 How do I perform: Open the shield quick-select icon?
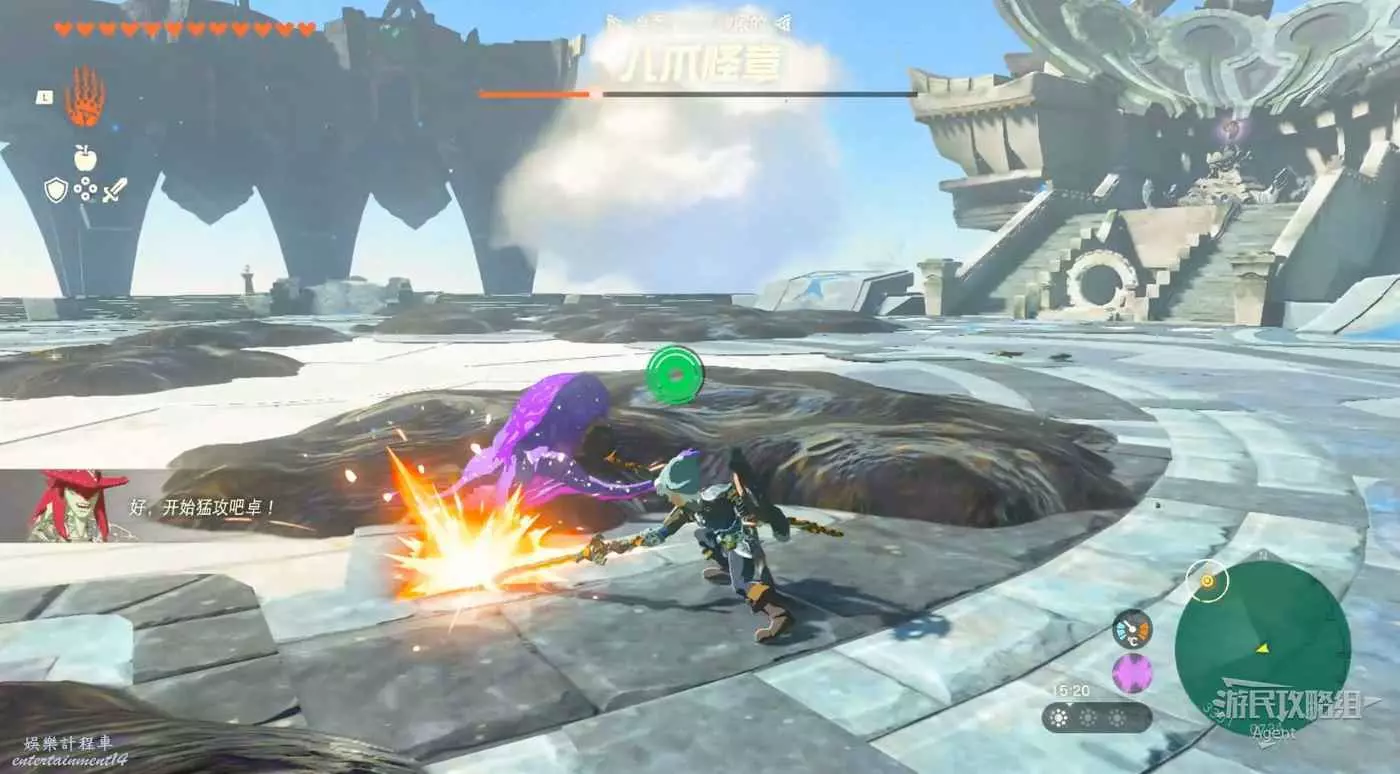coord(56,190)
